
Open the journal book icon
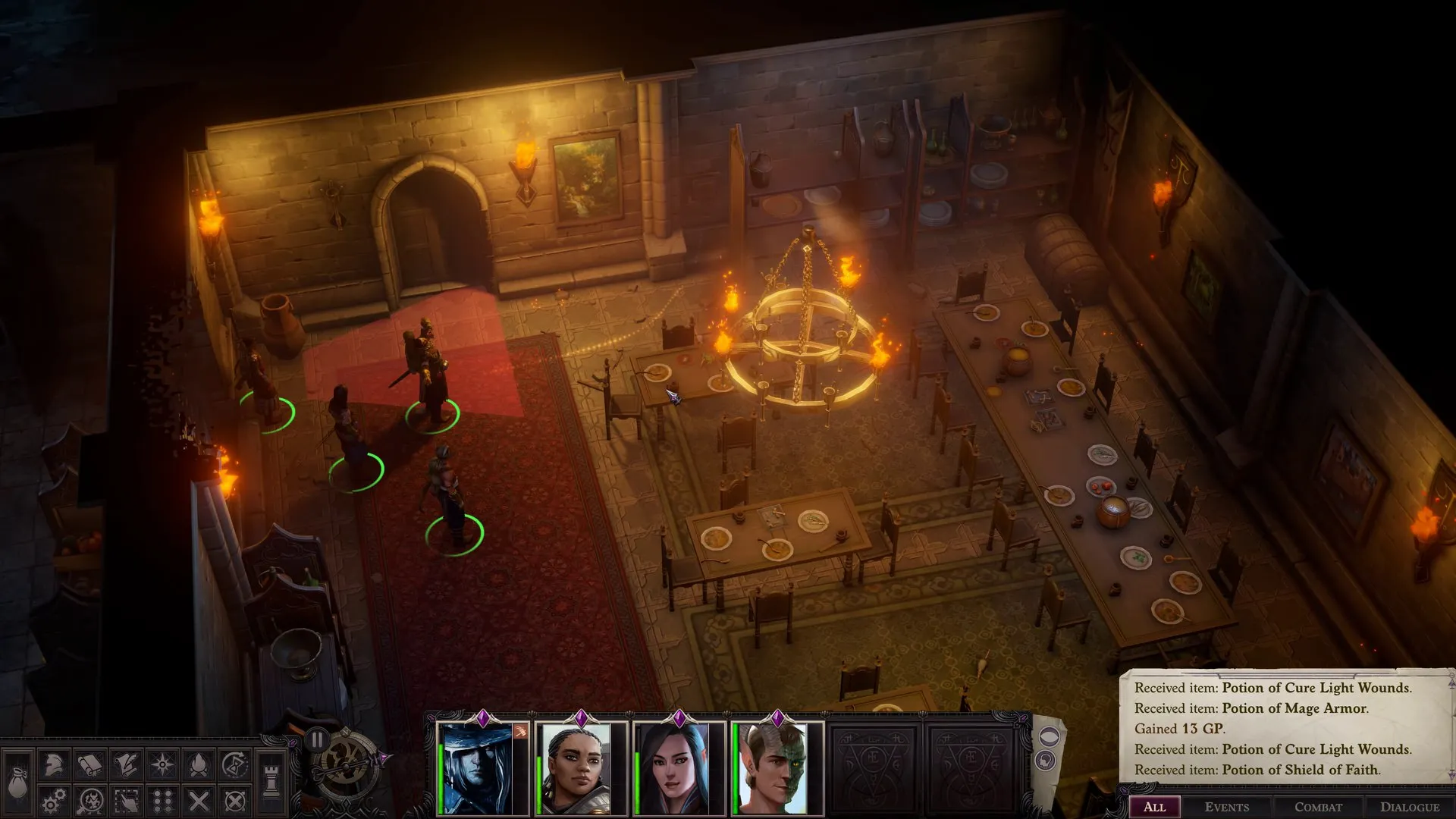tap(91, 764)
